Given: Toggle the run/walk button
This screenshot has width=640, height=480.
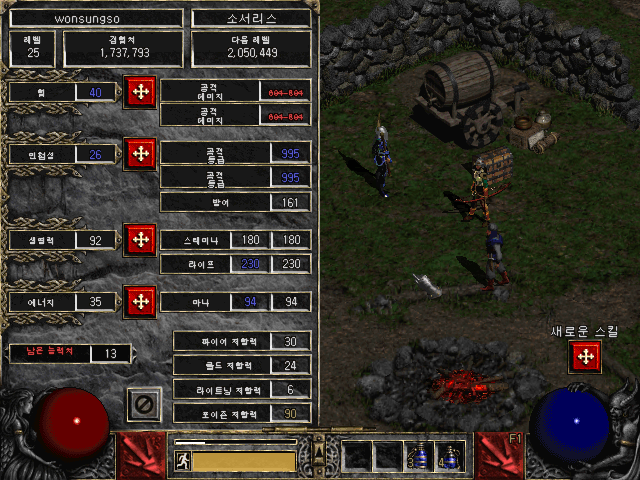Looking at the screenshot, I should point(183,461).
